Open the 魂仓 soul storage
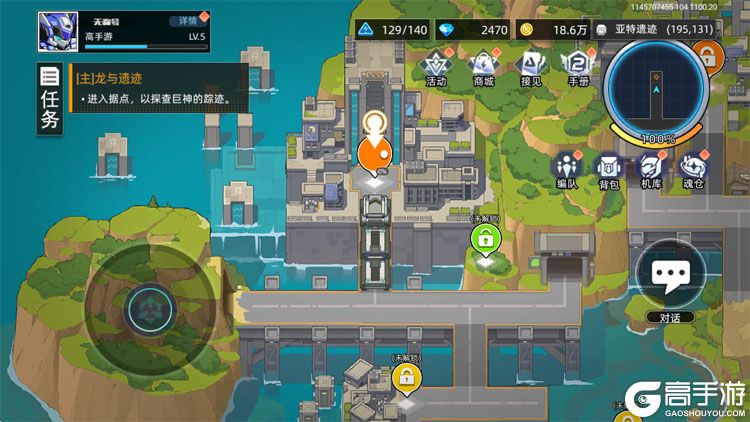The image size is (750, 422). [692, 170]
